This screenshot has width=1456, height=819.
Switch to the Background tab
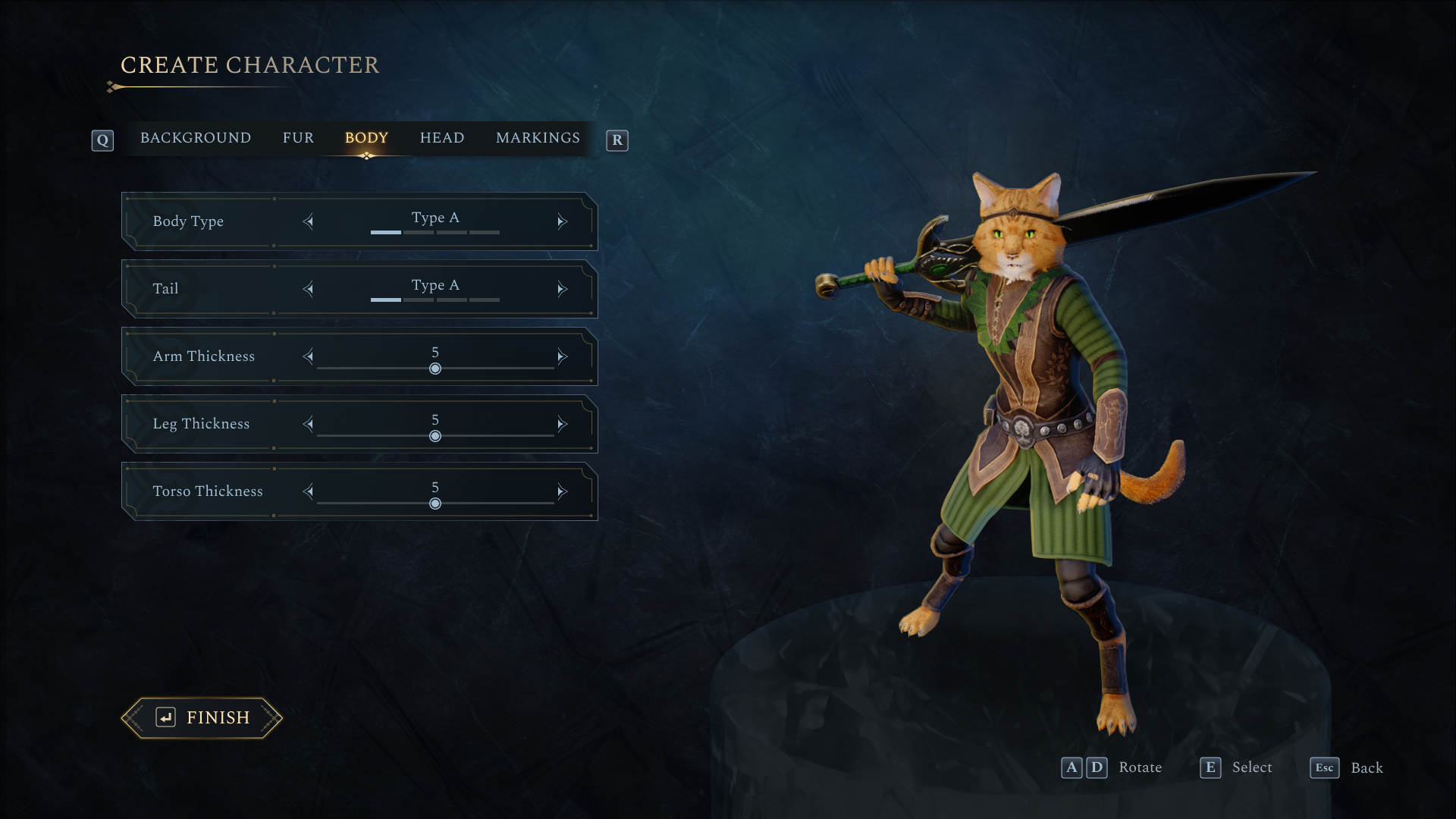(195, 138)
